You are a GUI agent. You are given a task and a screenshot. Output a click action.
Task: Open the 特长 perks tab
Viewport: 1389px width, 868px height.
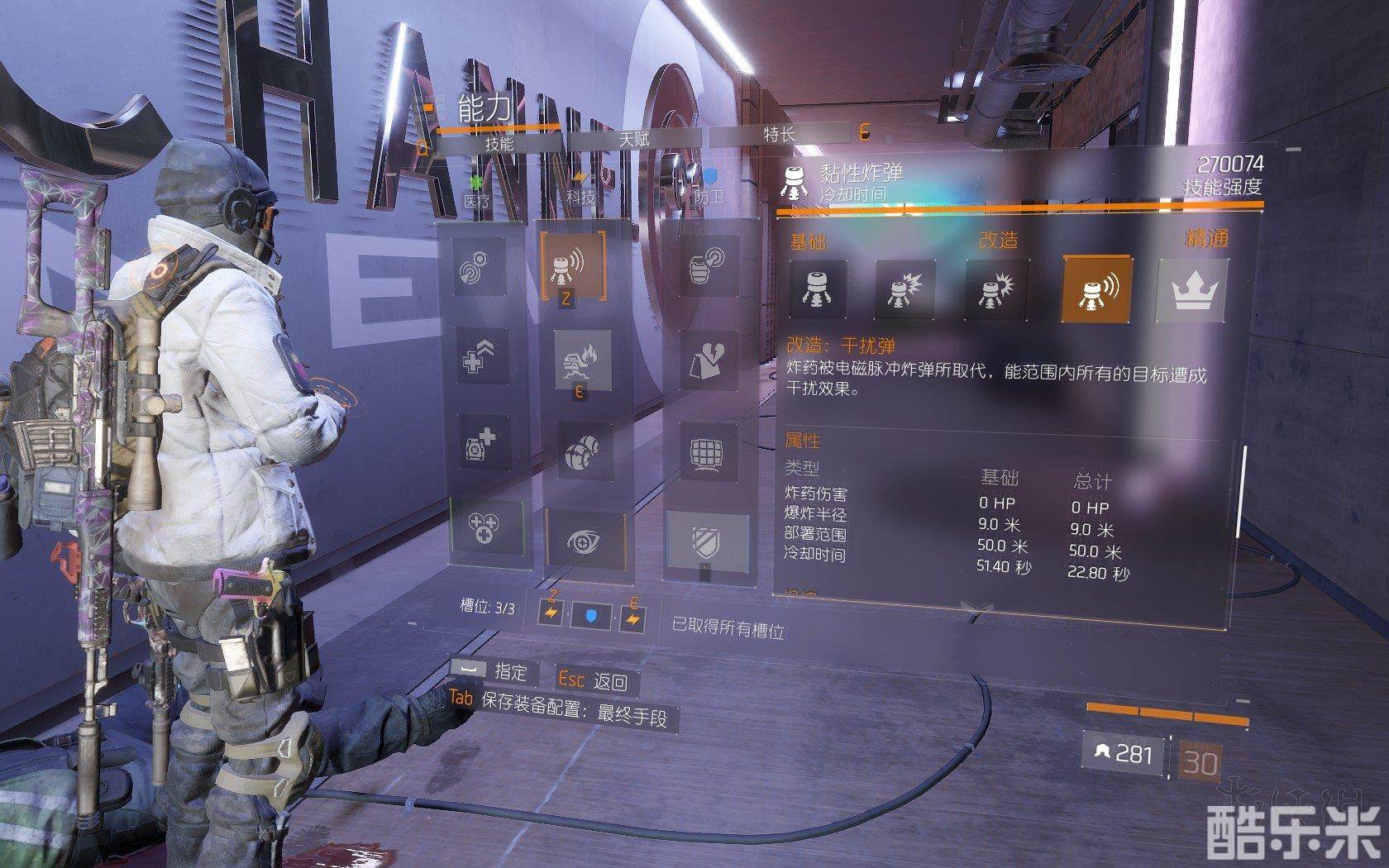click(779, 134)
